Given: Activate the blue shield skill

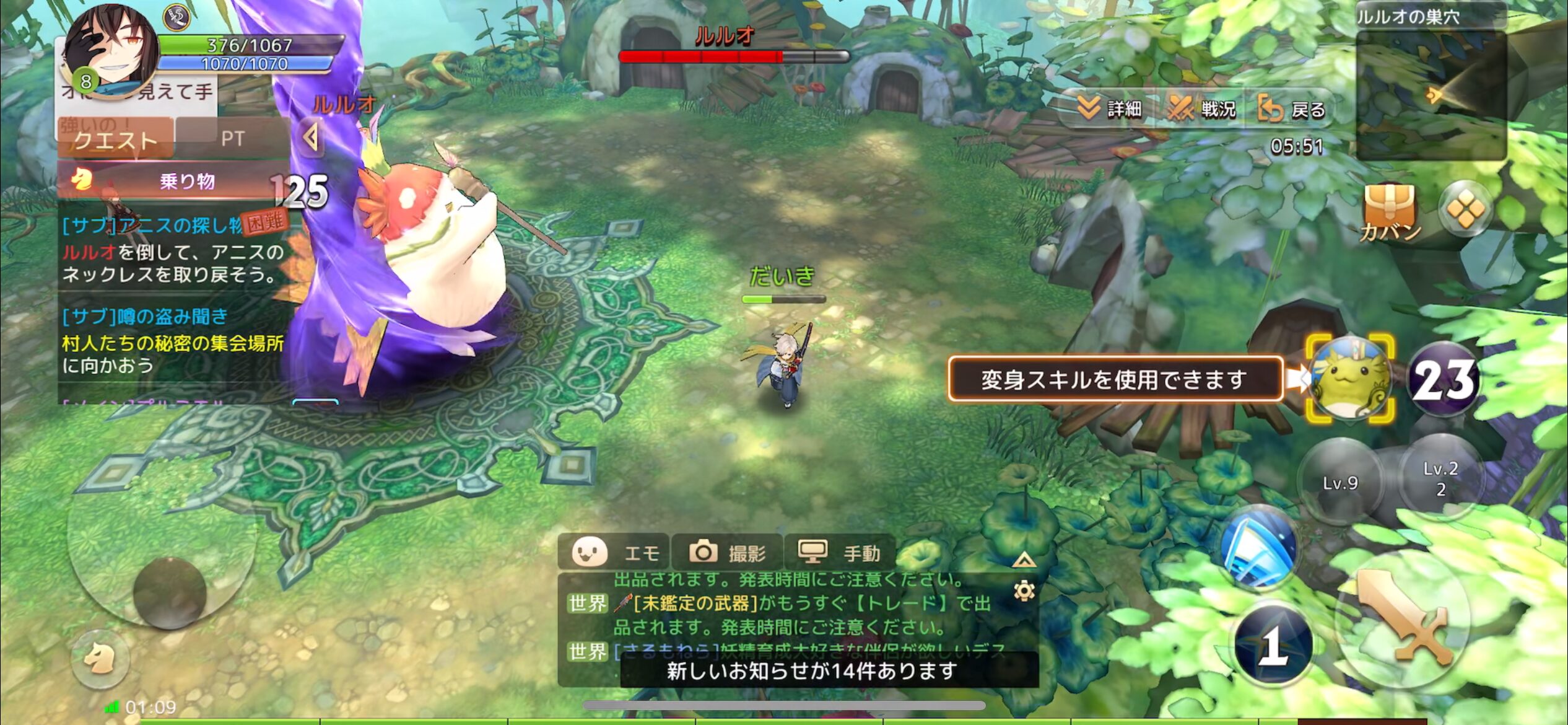Looking at the screenshot, I should coord(1260,547).
